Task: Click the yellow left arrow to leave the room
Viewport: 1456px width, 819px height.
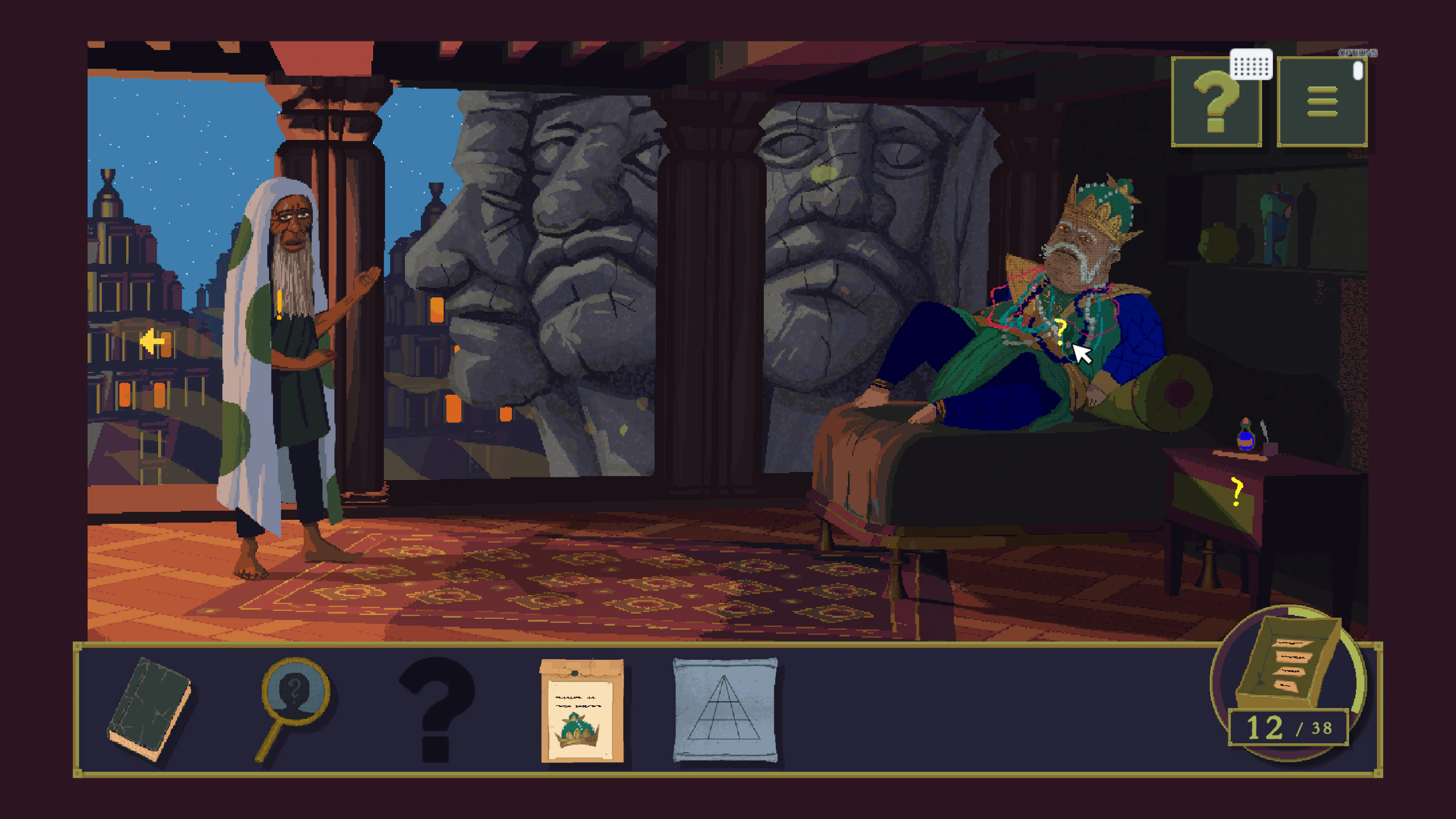Action: click(152, 341)
